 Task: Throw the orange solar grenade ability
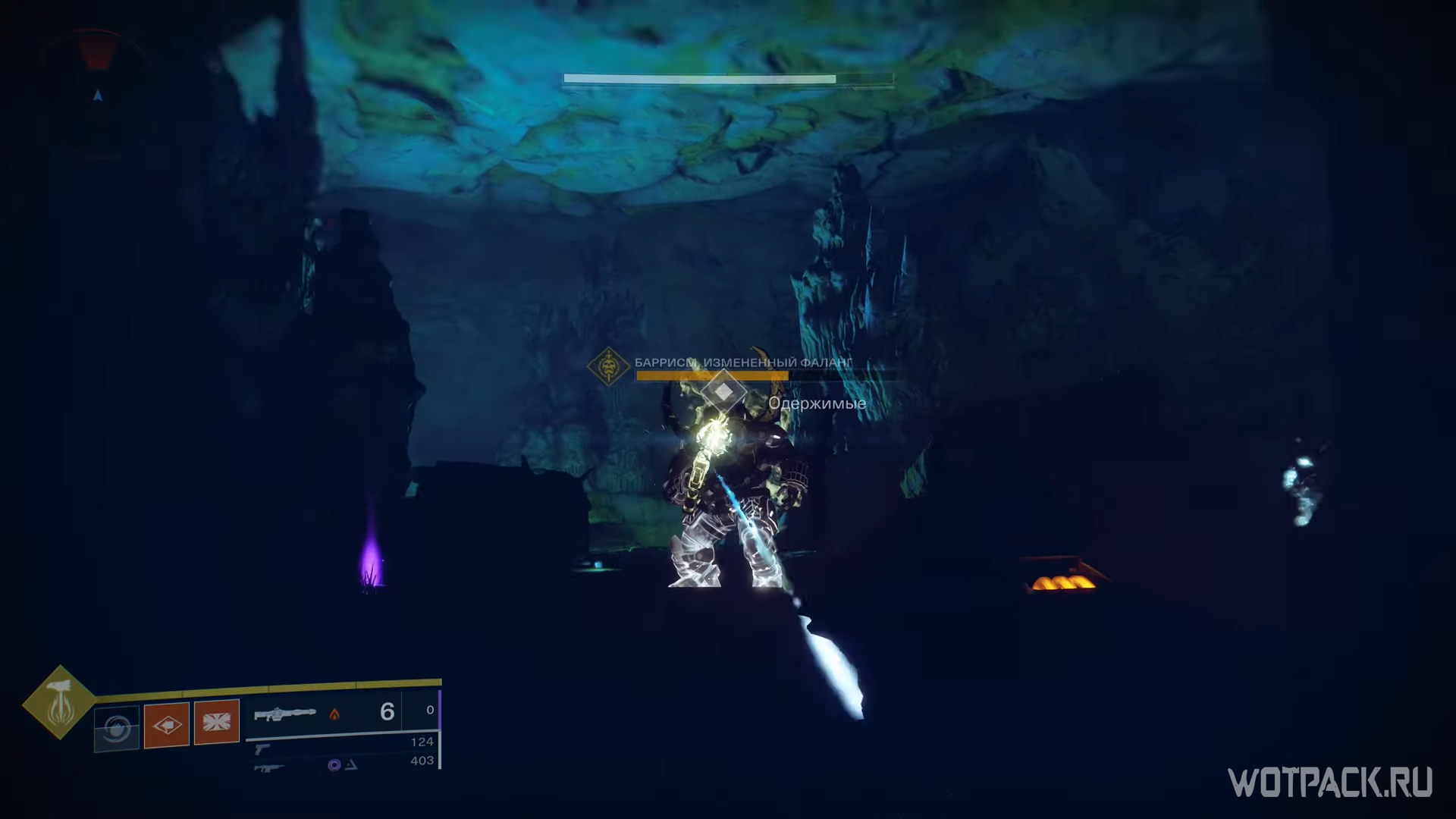pos(167,725)
